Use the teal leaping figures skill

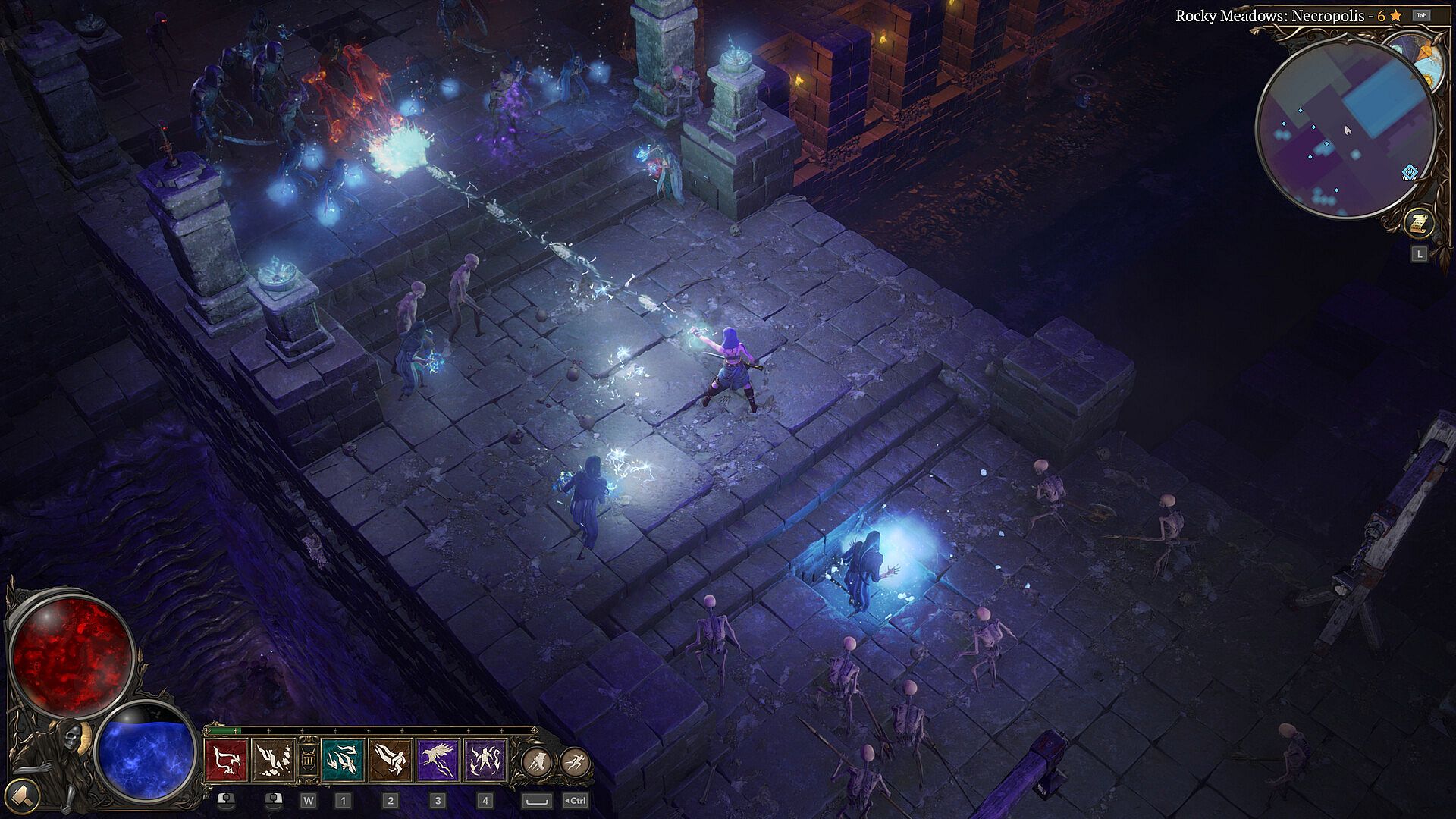click(343, 759)
